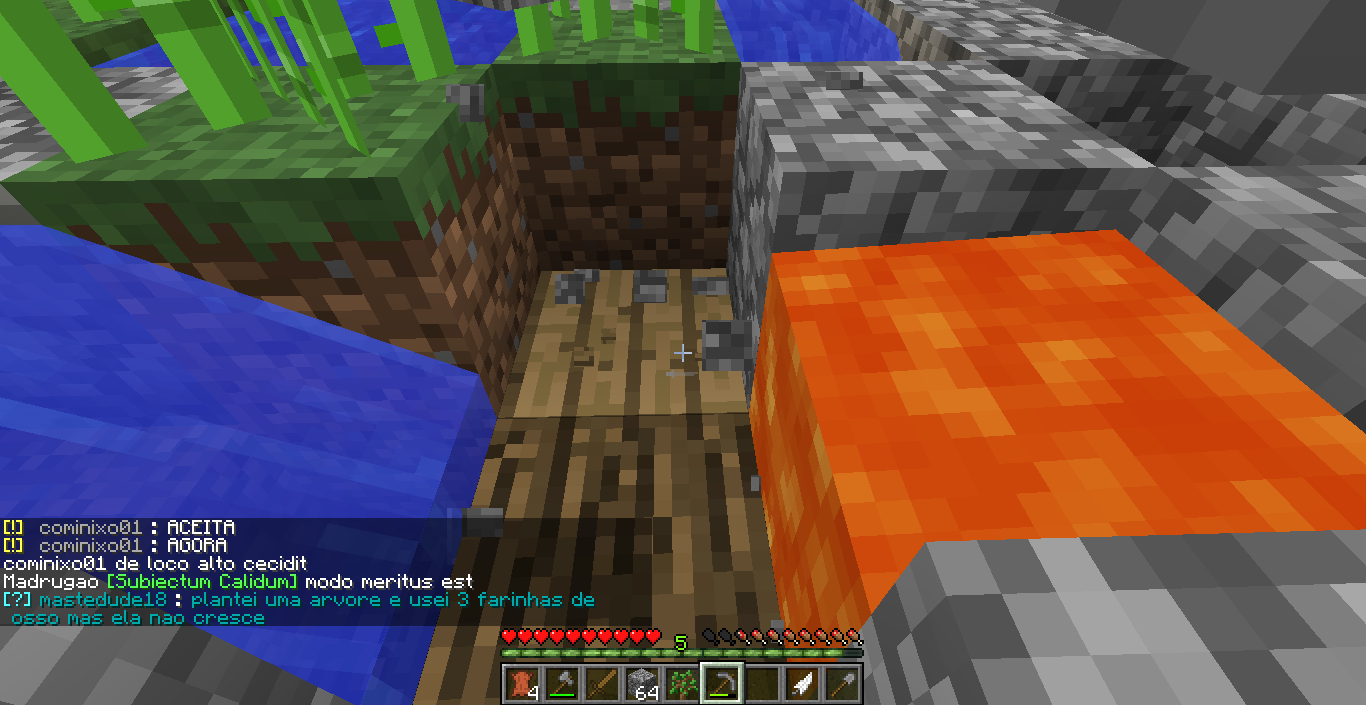Select the stone pickaxe slot
The image size is (1366, 705).
click(x=720, y=683)
